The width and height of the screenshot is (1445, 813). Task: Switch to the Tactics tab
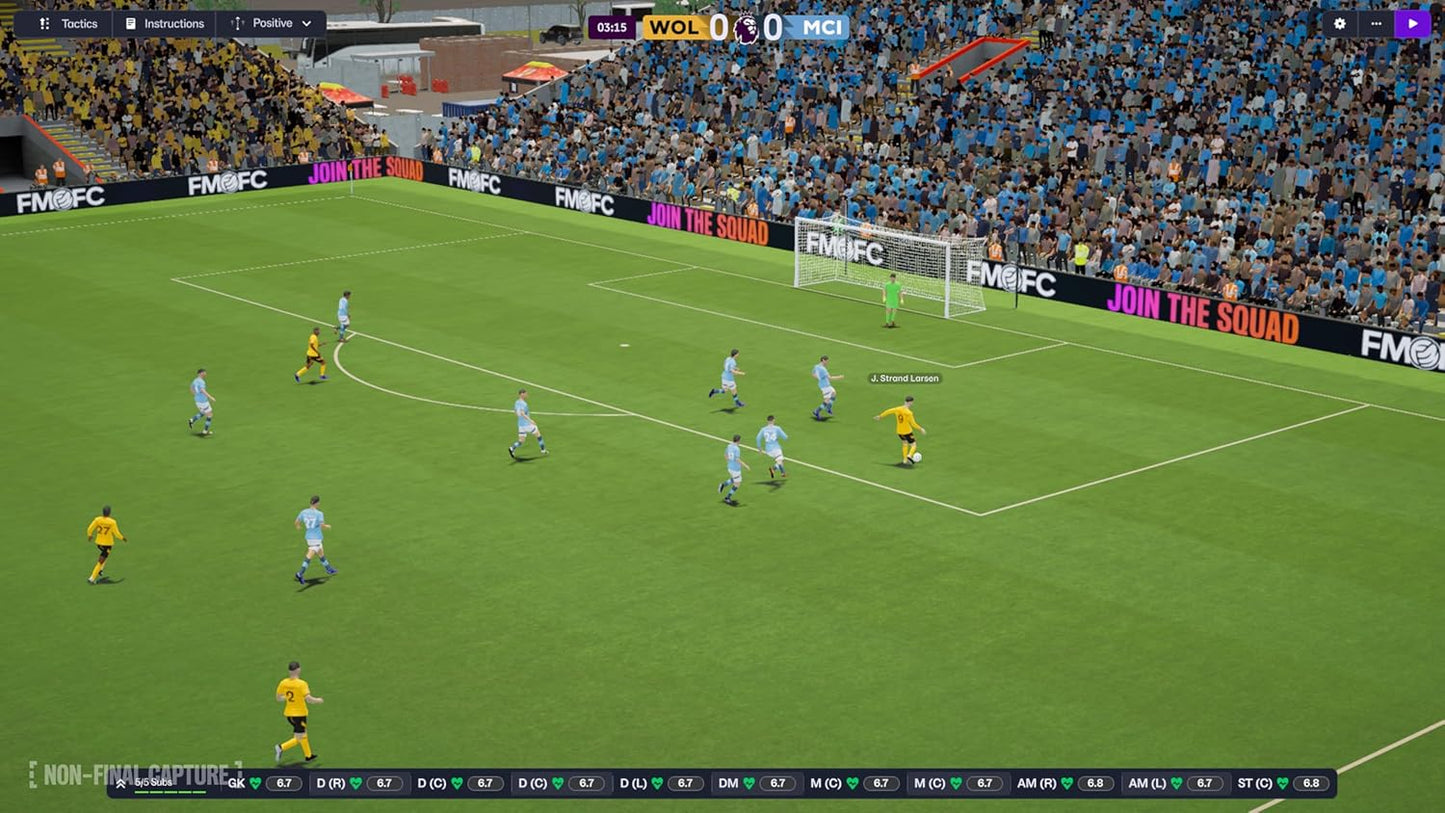click(x=79, y=23)
